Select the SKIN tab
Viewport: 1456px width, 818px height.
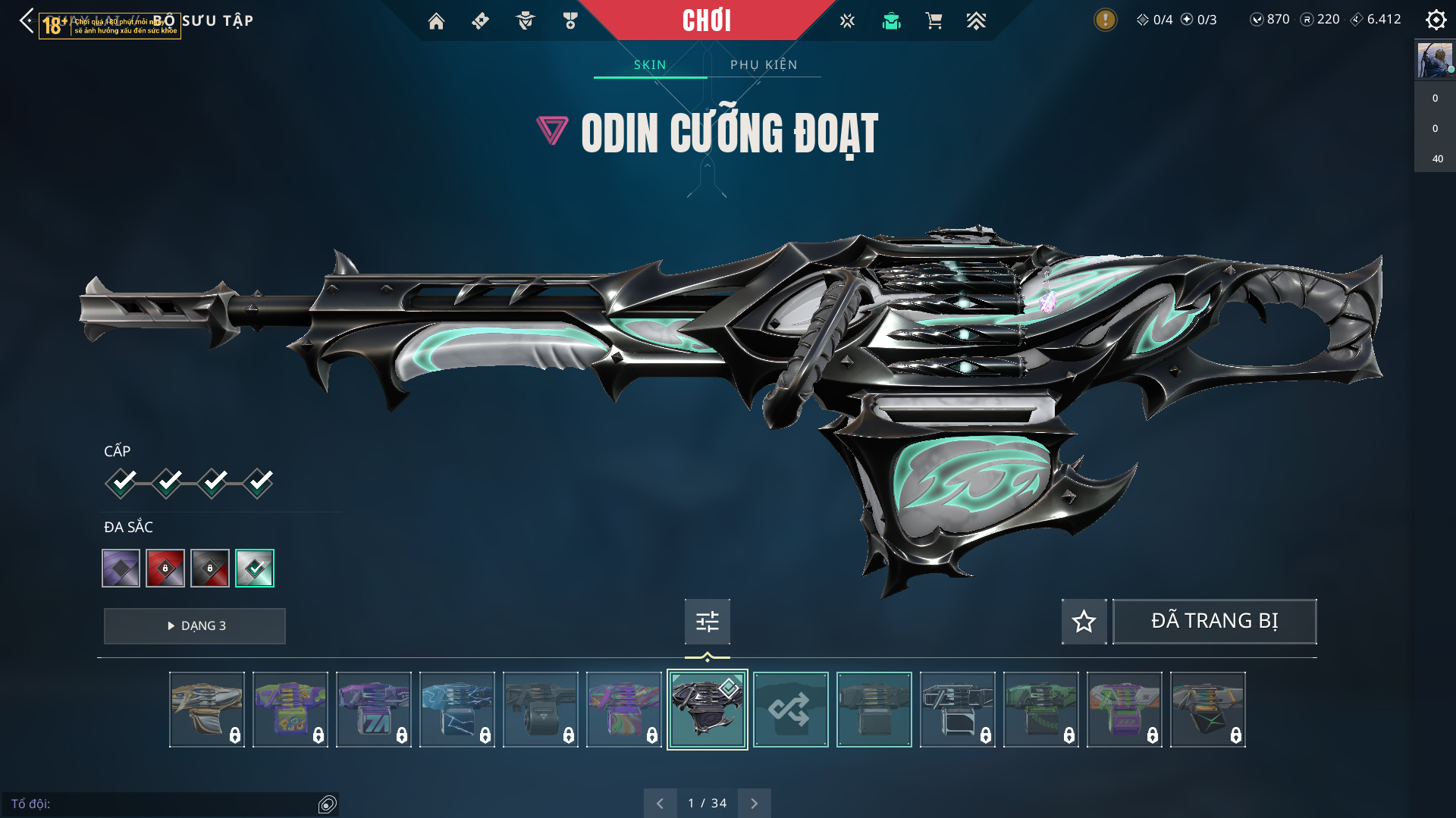click(650, 64)
